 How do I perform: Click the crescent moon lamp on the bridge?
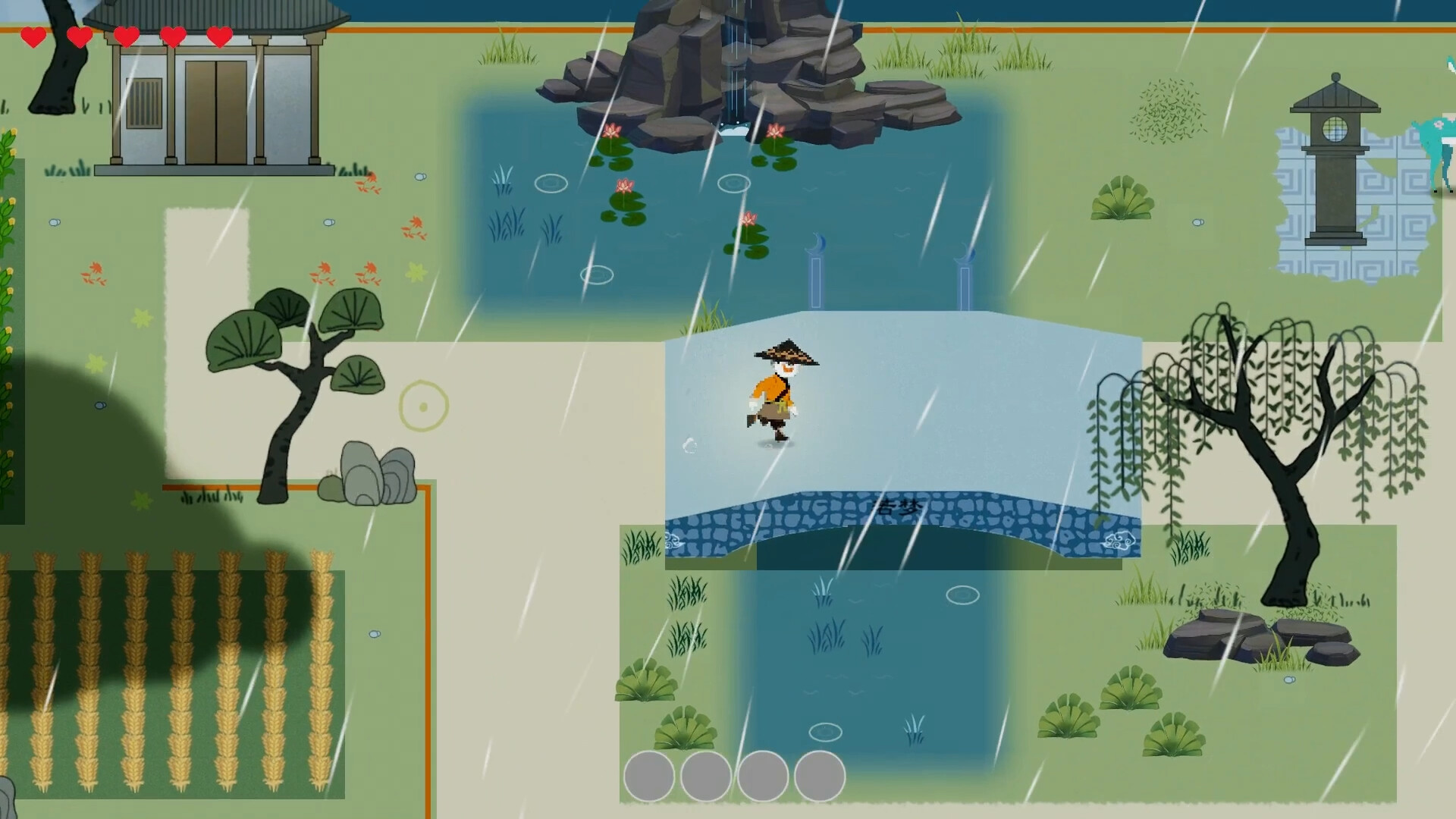click(x=816, y=250)
